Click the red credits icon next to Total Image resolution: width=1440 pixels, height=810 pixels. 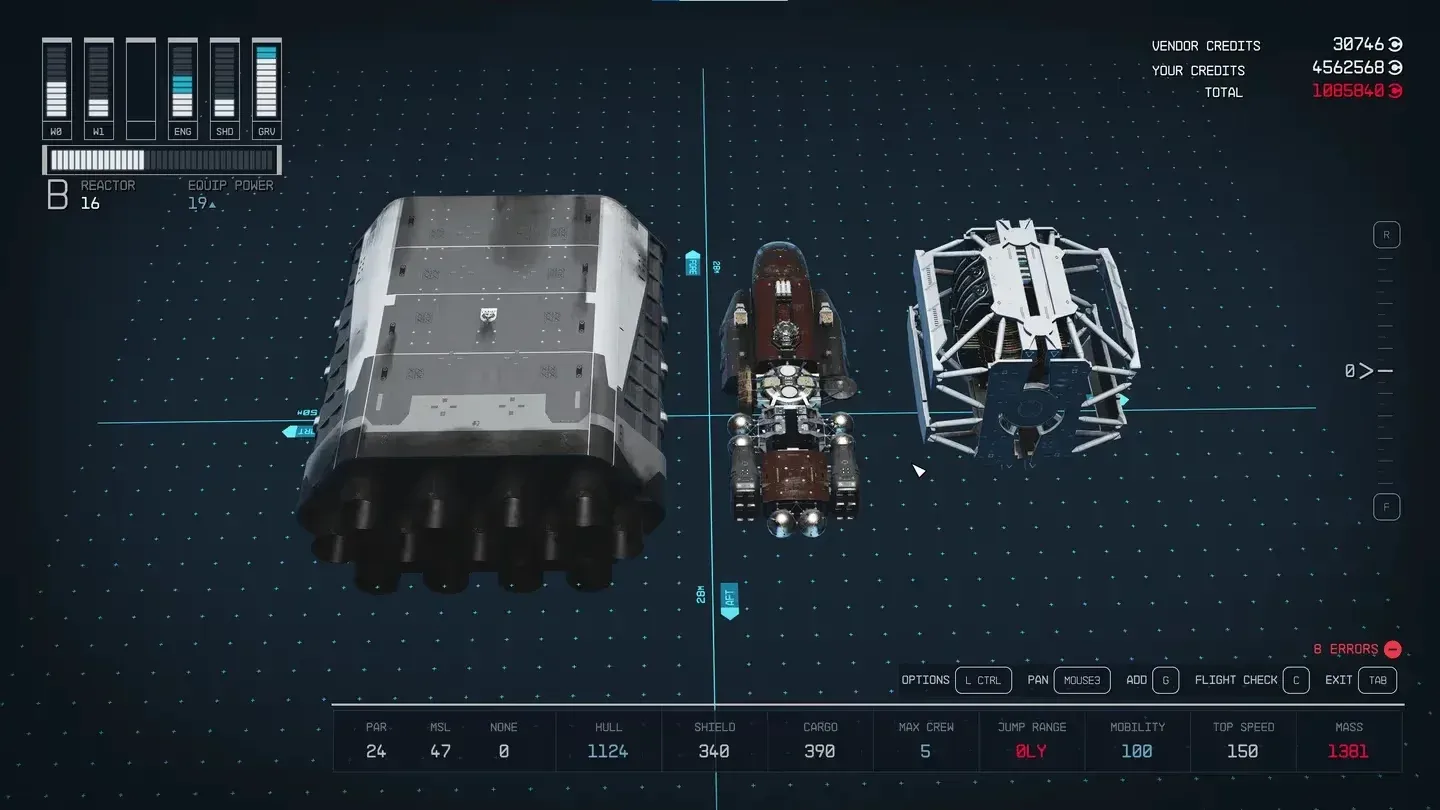pyautogui.click(x=1394, y=91)
